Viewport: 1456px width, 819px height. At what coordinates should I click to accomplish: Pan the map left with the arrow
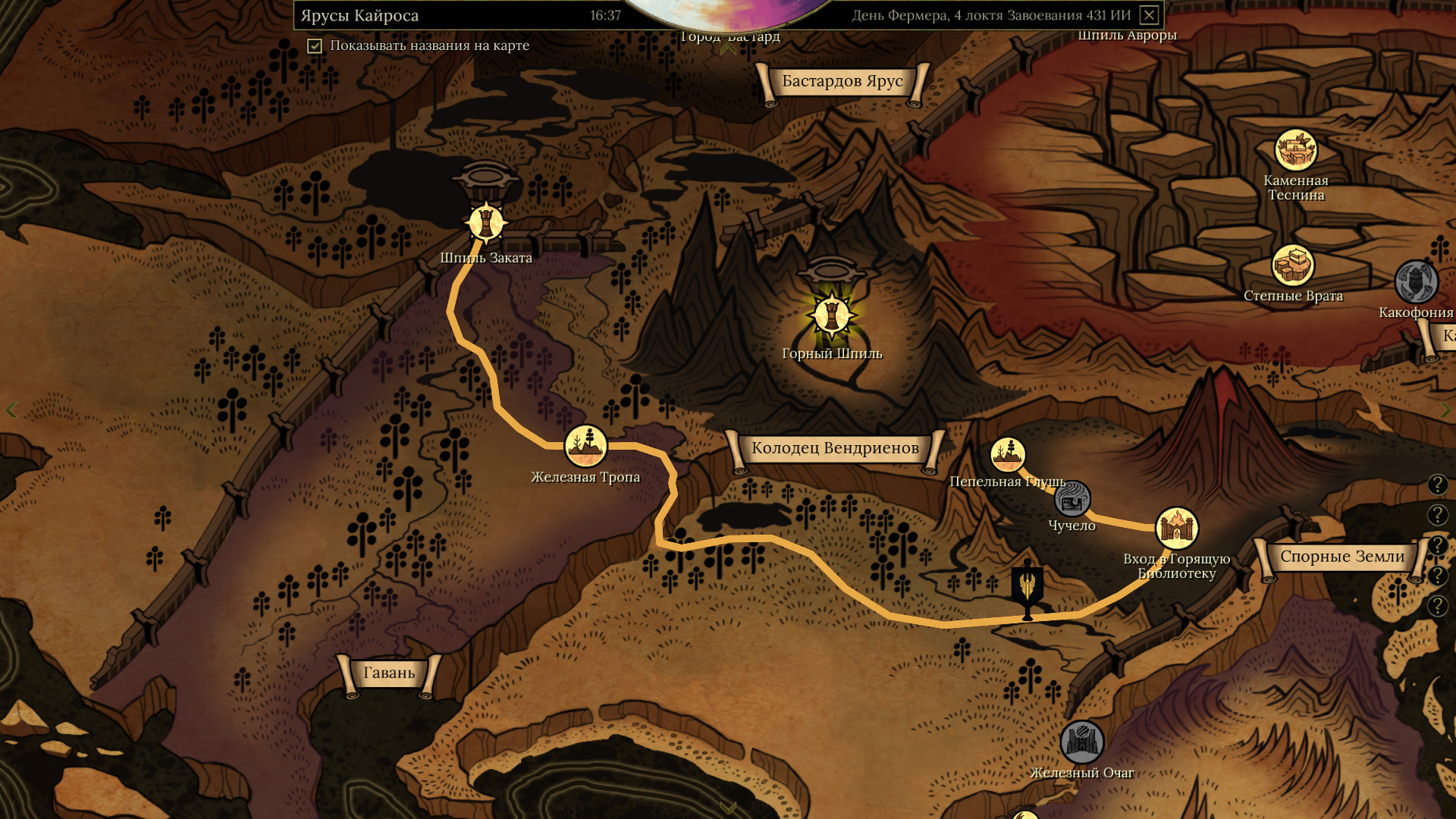(11, 410)
